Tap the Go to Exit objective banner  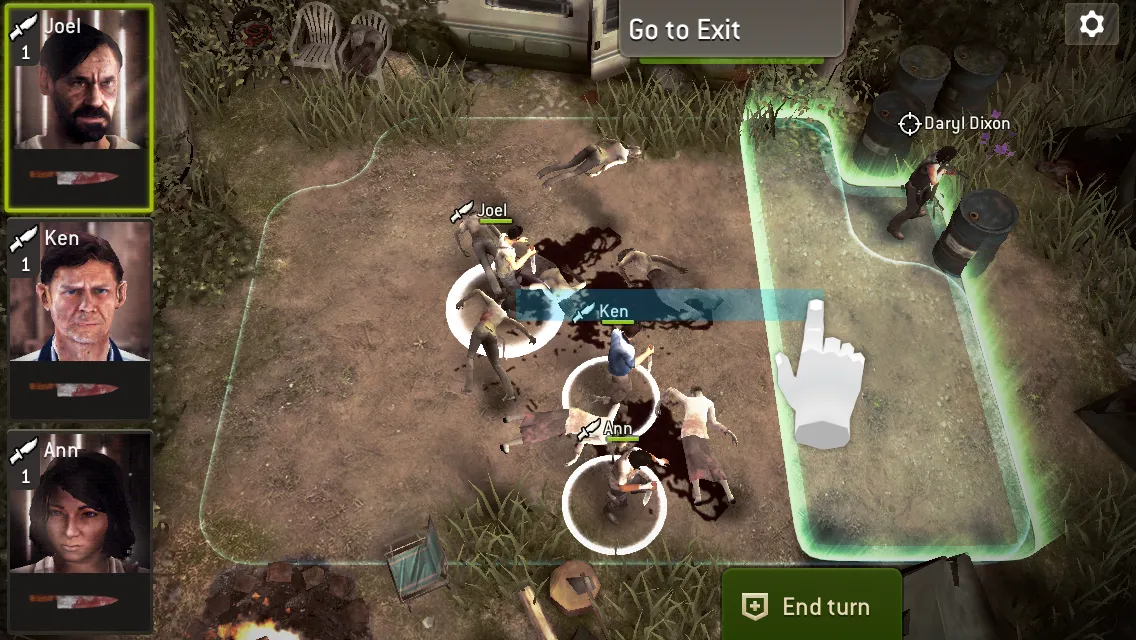tap(731, 29)
